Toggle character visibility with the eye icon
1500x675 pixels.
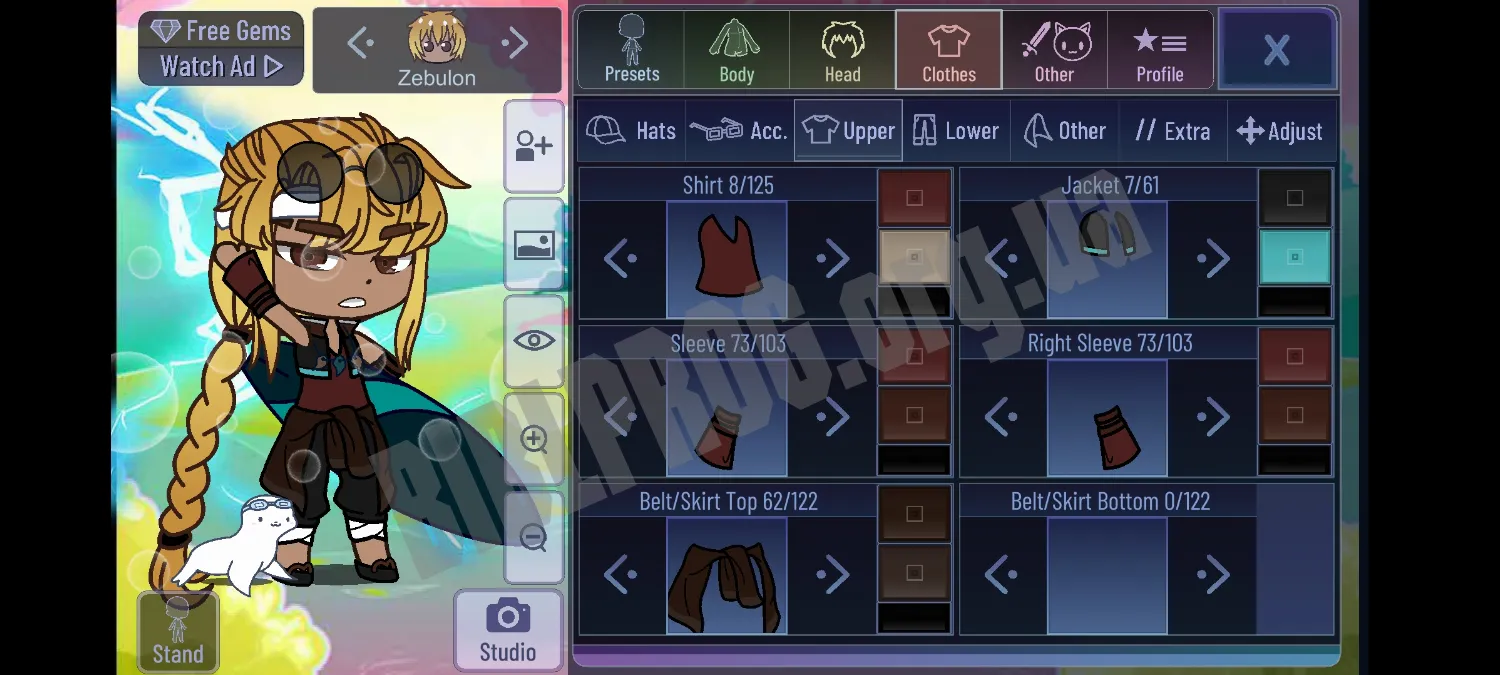[534, 341]
